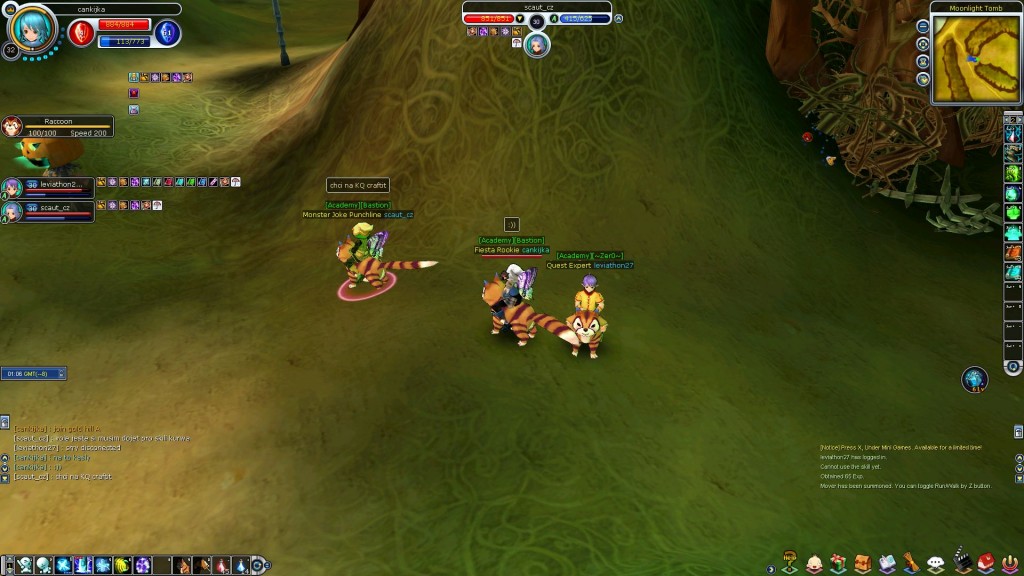Activate the yellow swirl skill slot

[122, 566]
